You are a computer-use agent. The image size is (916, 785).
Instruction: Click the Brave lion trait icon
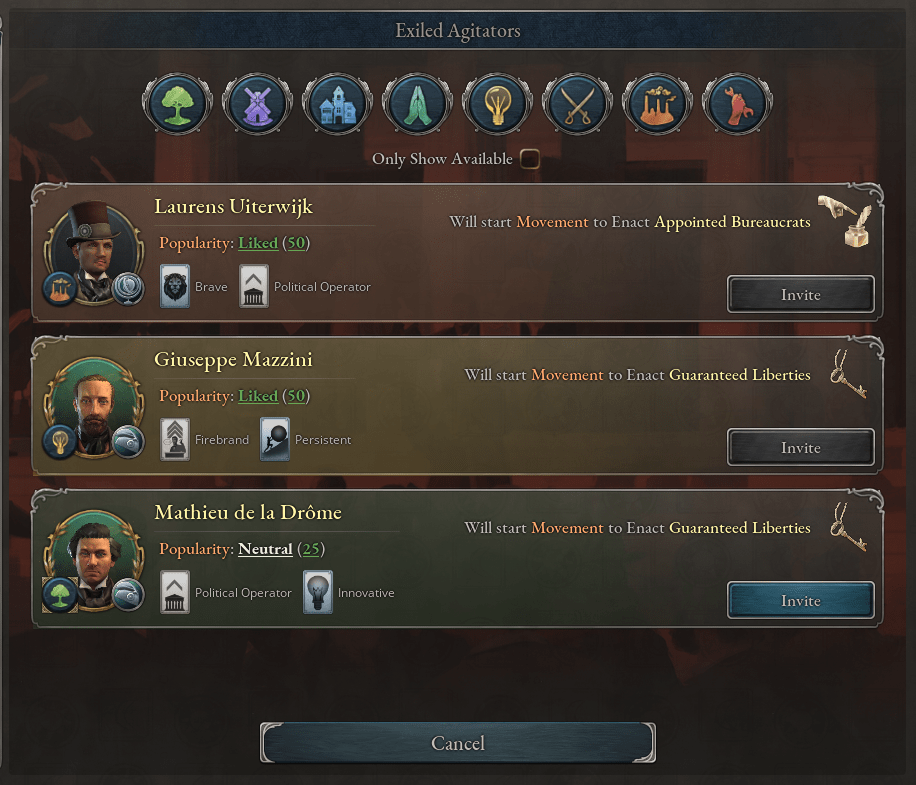[x=175, y=287]
